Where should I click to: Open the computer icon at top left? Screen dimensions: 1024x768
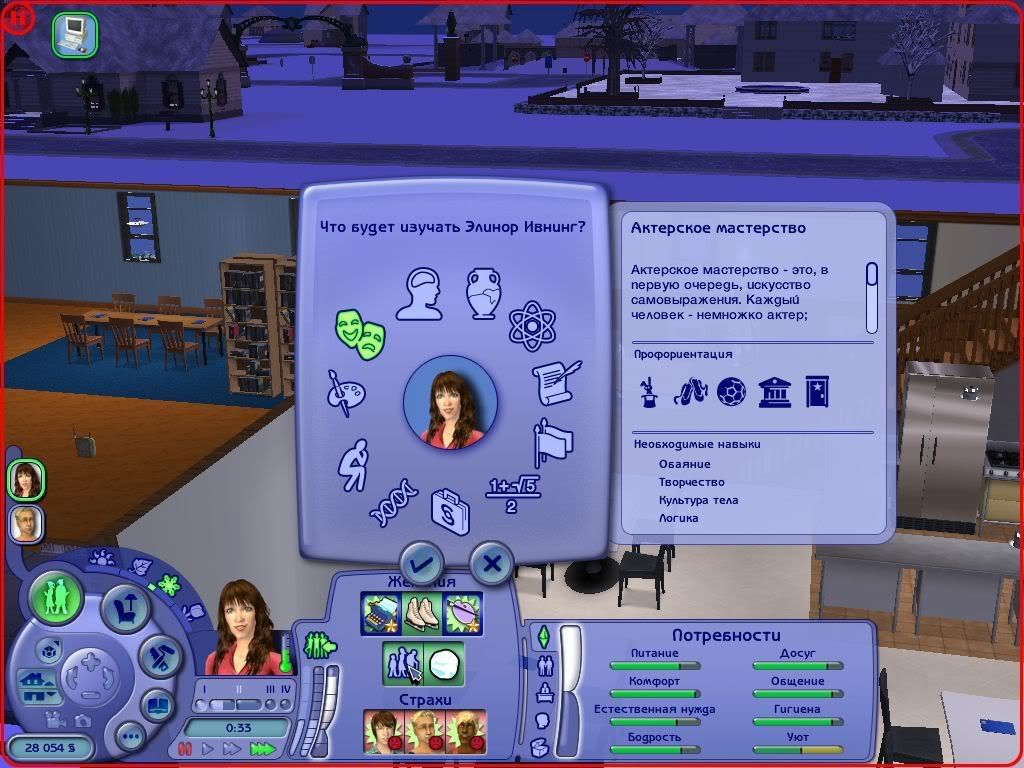click(75, 34)
